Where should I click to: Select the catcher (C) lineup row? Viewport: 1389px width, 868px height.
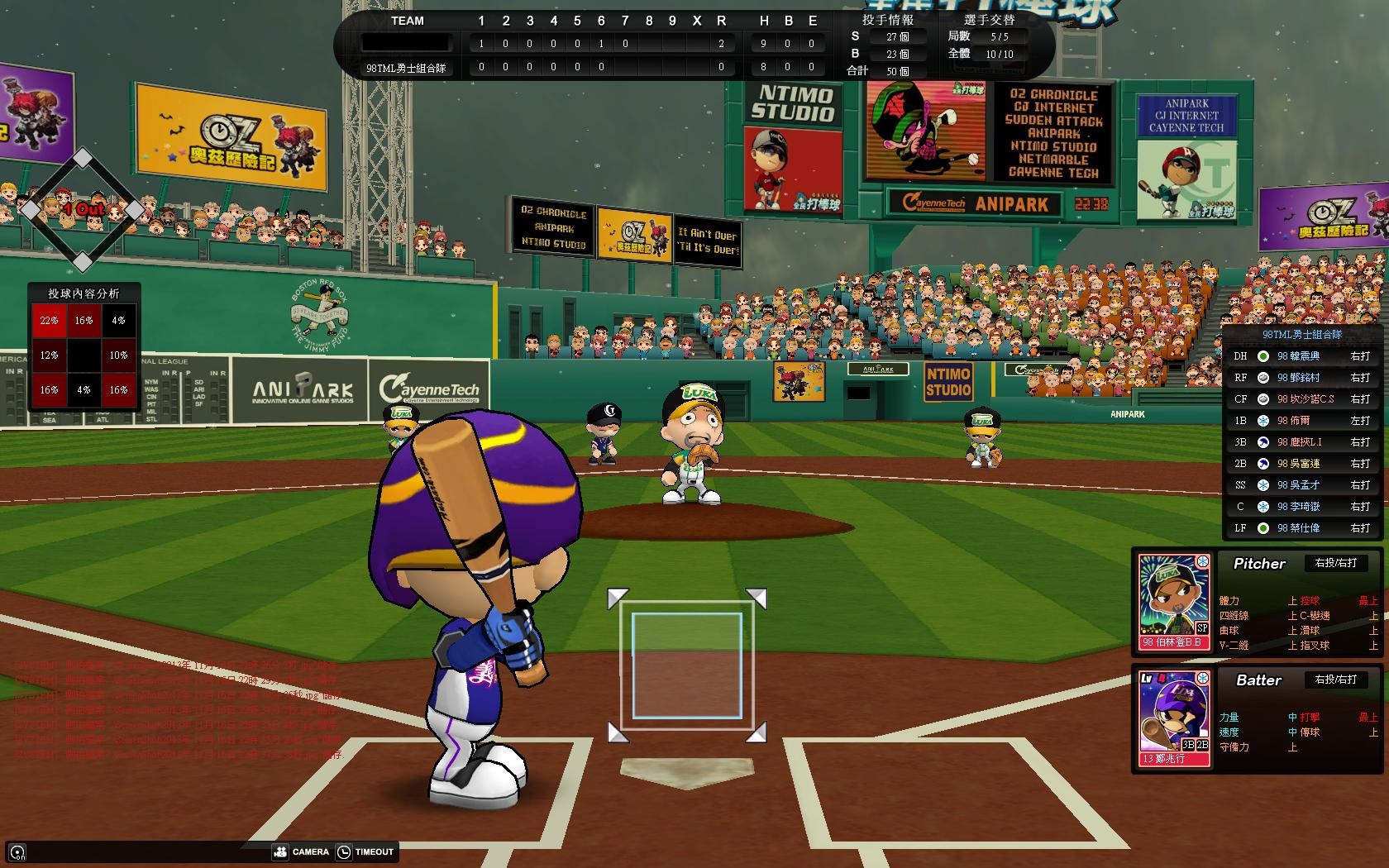click(x=1301, y=507)
